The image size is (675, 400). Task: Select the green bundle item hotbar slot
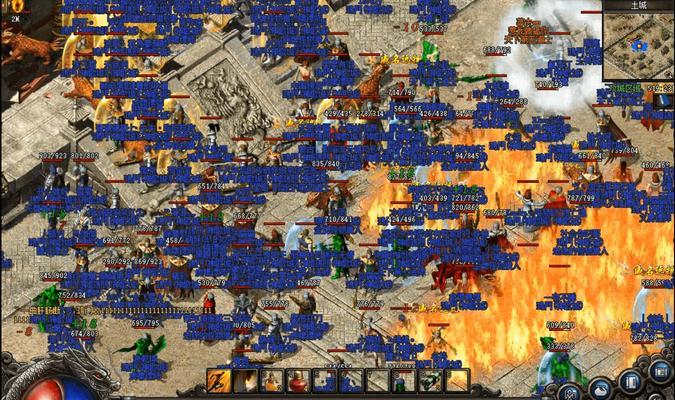pyautogui.click(x=429, y=381)
